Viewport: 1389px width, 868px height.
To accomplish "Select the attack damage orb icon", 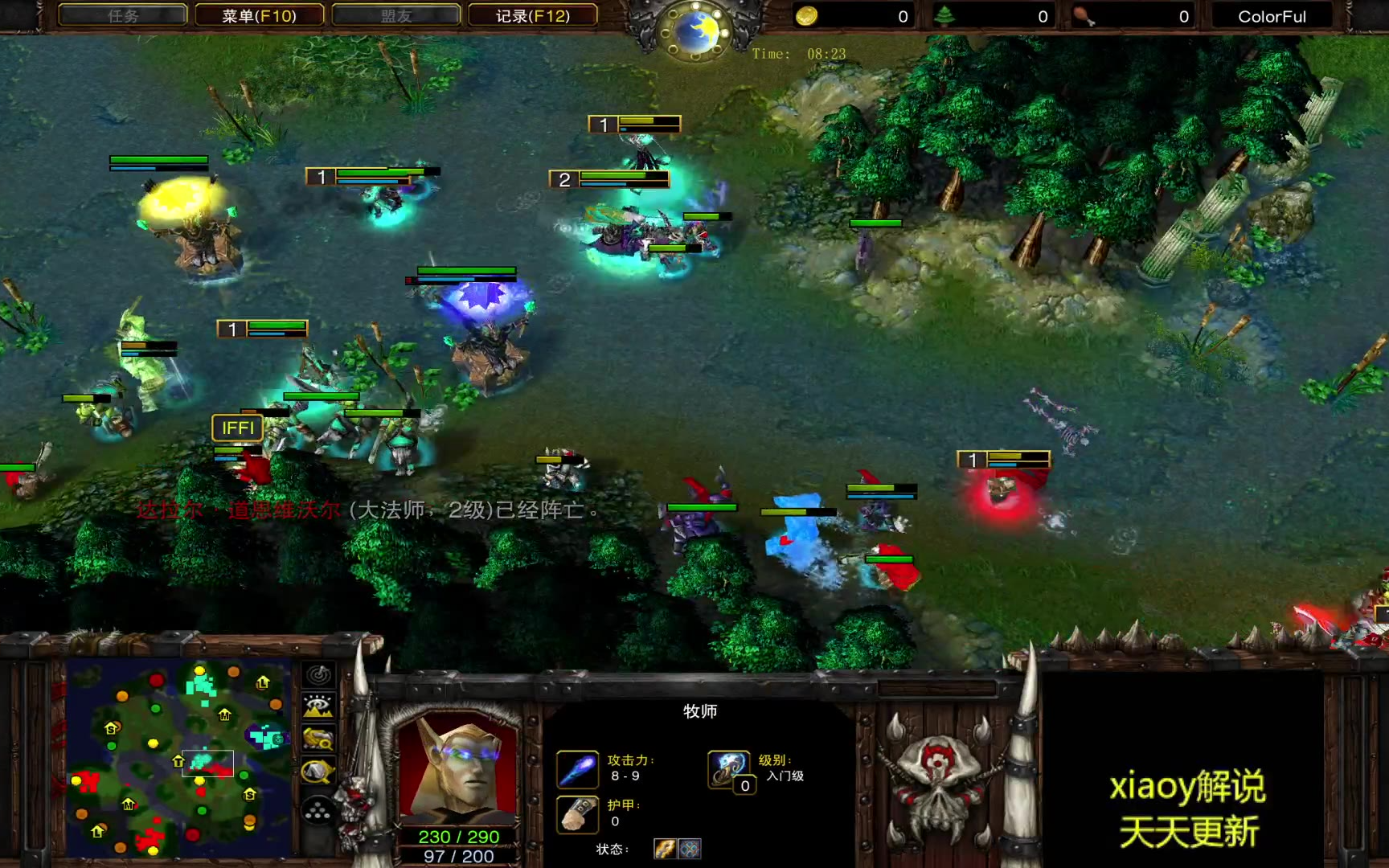I will (x=578, y=769).
